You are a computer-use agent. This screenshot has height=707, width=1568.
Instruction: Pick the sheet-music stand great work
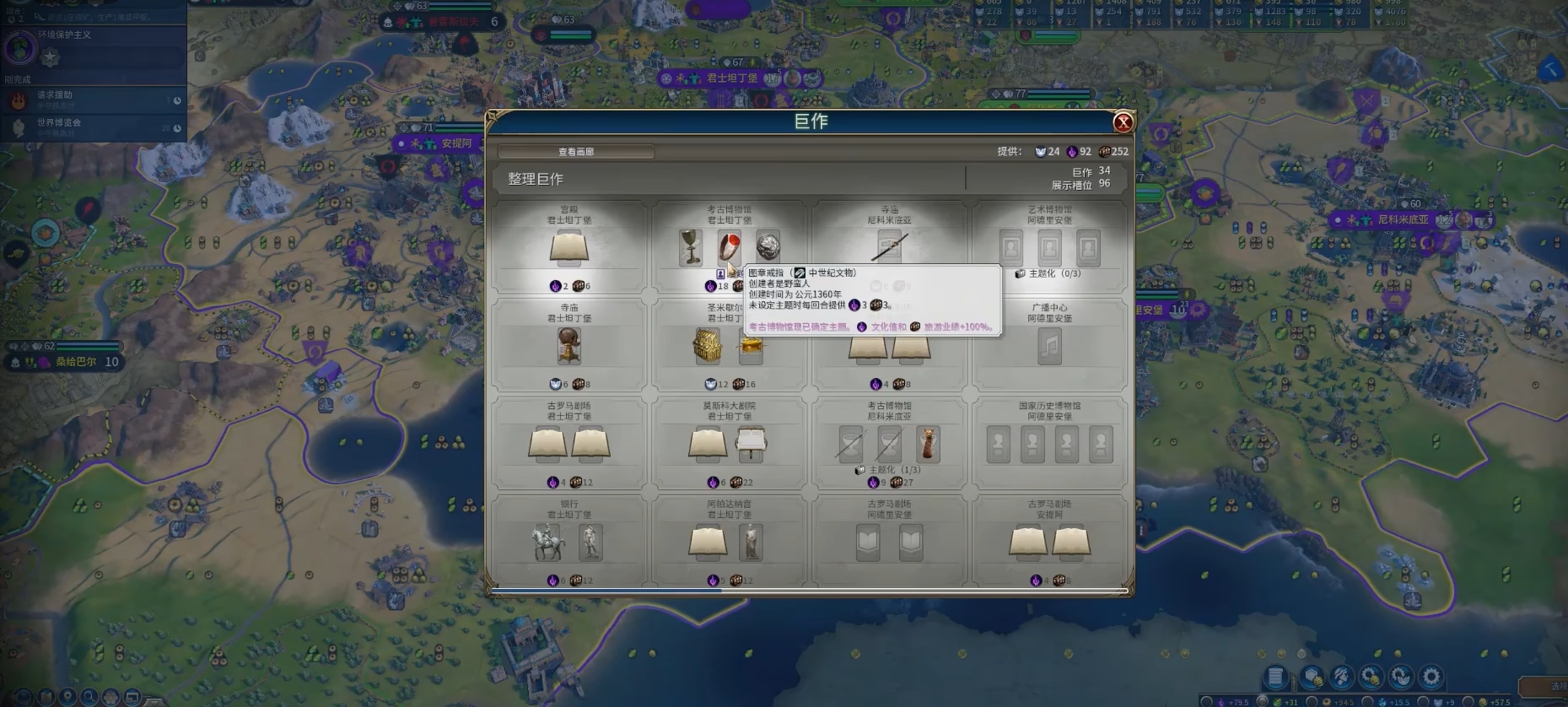tap(751, 444)
